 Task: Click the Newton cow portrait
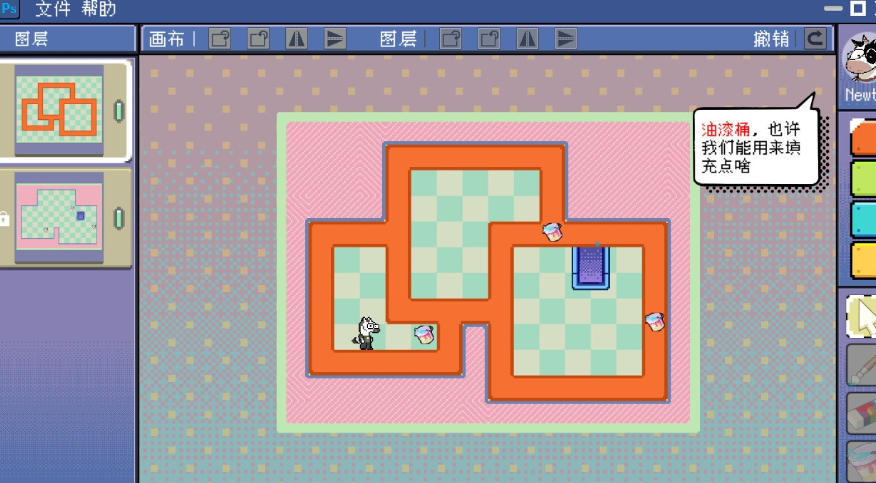(860, 62)
